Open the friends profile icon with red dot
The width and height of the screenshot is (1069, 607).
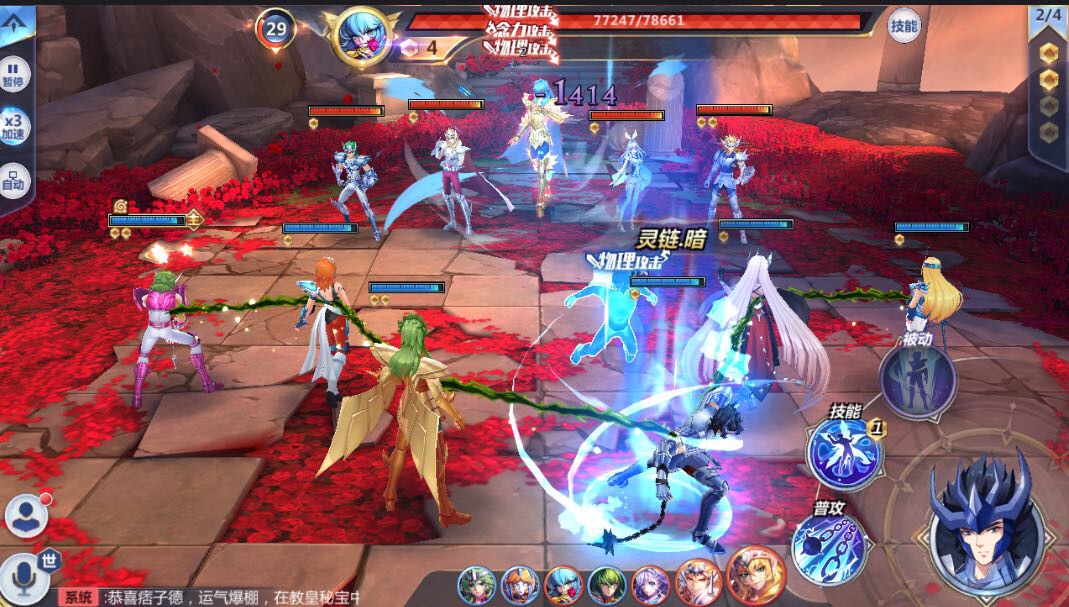coord(25,515)
